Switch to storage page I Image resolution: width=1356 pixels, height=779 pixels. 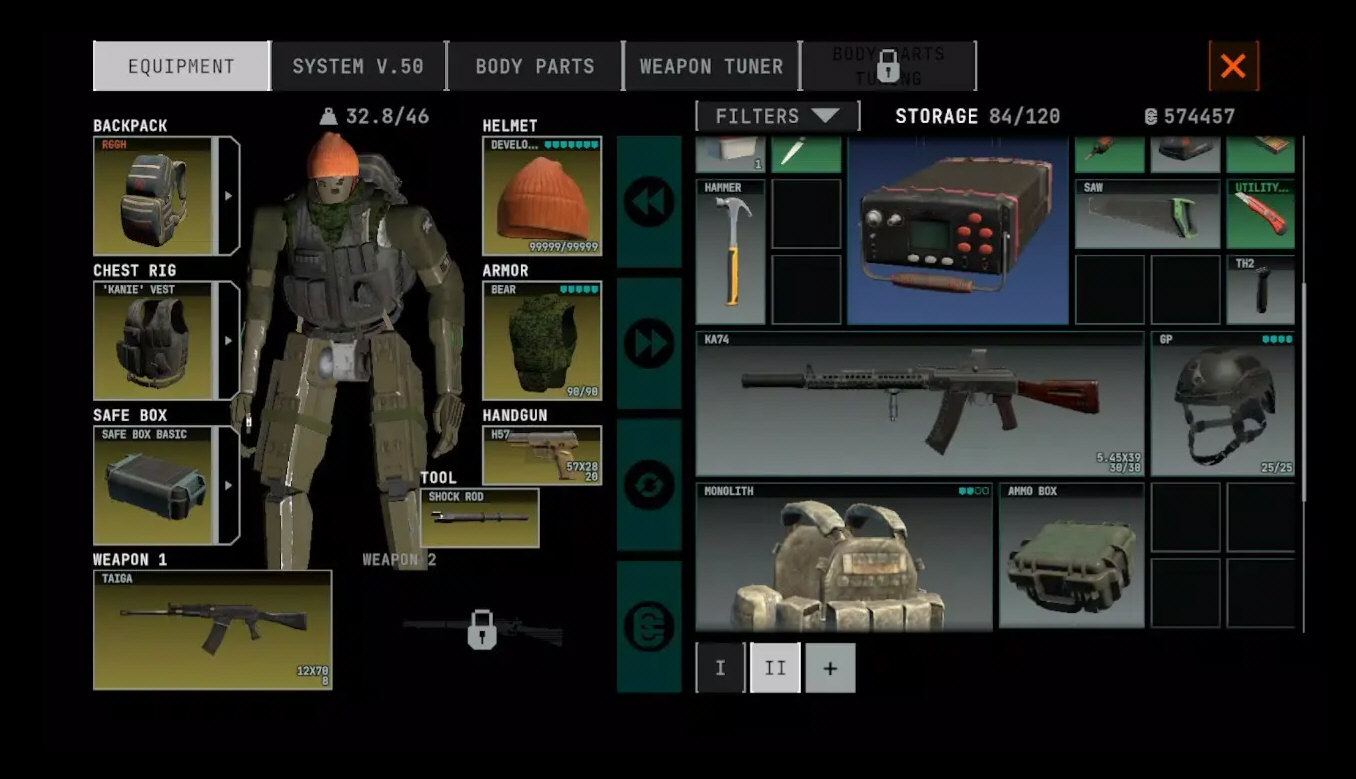pos(720,668)
